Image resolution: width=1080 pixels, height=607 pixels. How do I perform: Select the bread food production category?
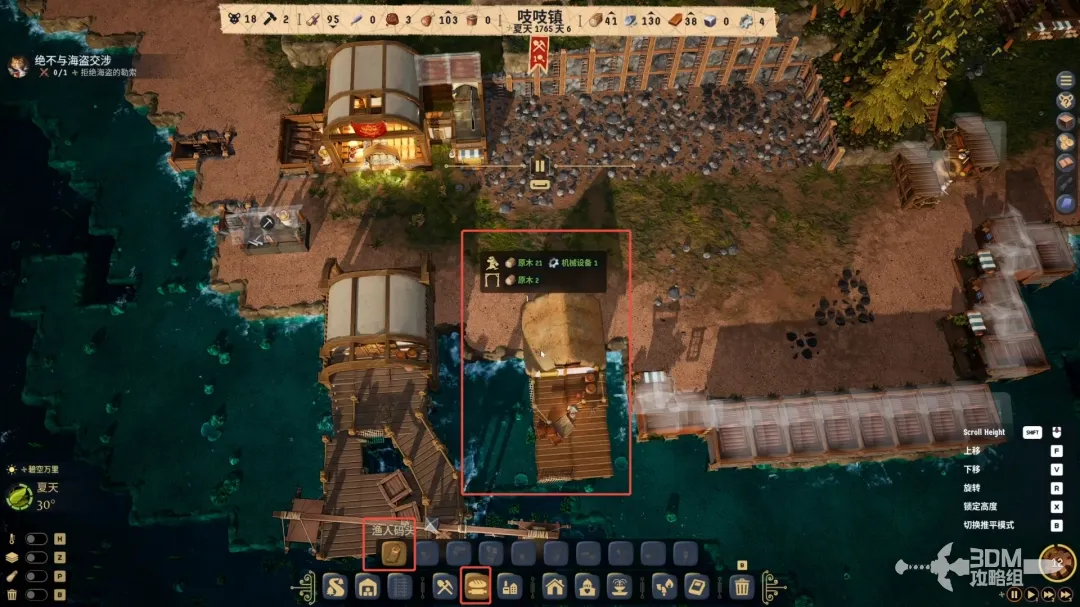click(476, 587)
